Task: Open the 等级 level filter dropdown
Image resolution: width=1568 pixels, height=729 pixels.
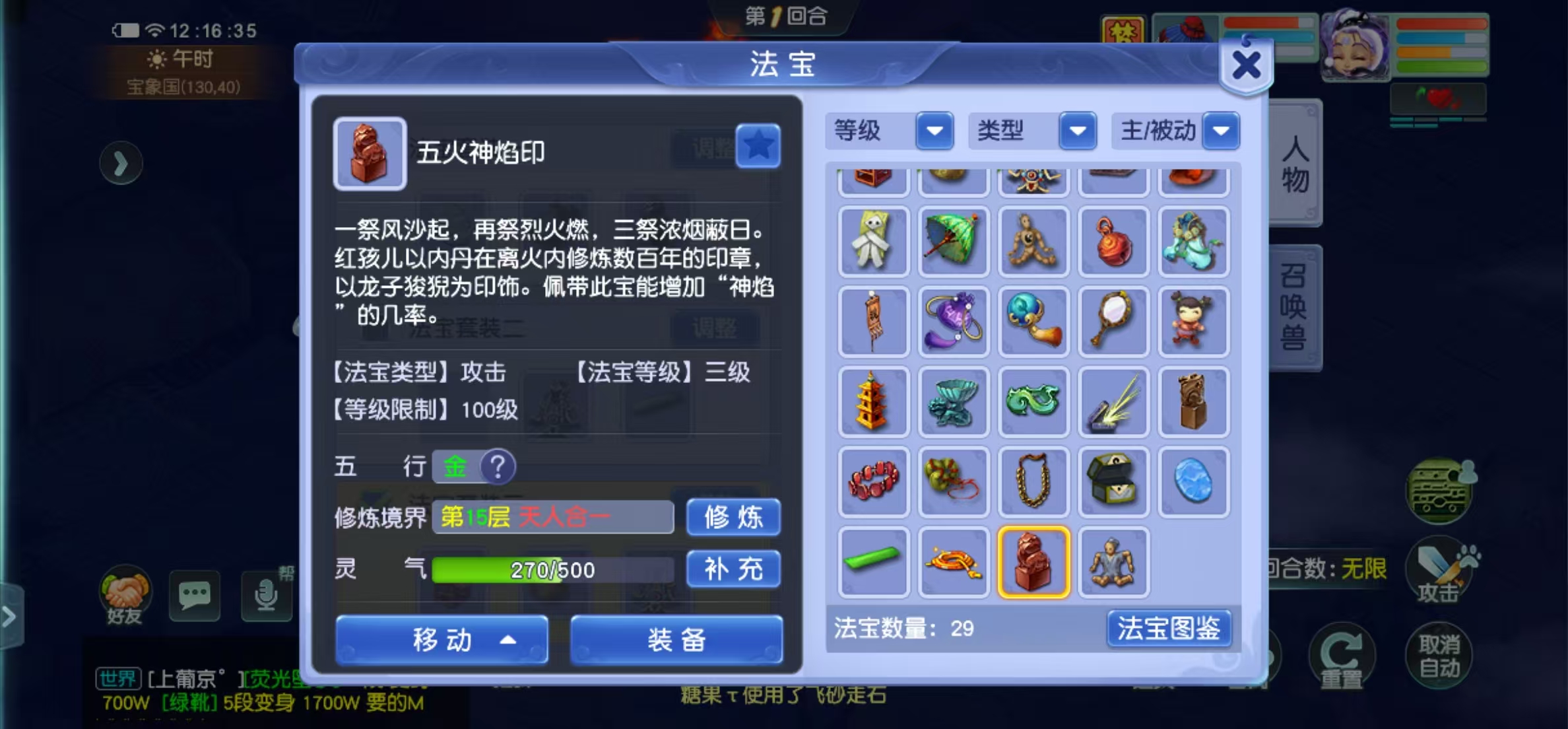Action: point(934,131)
